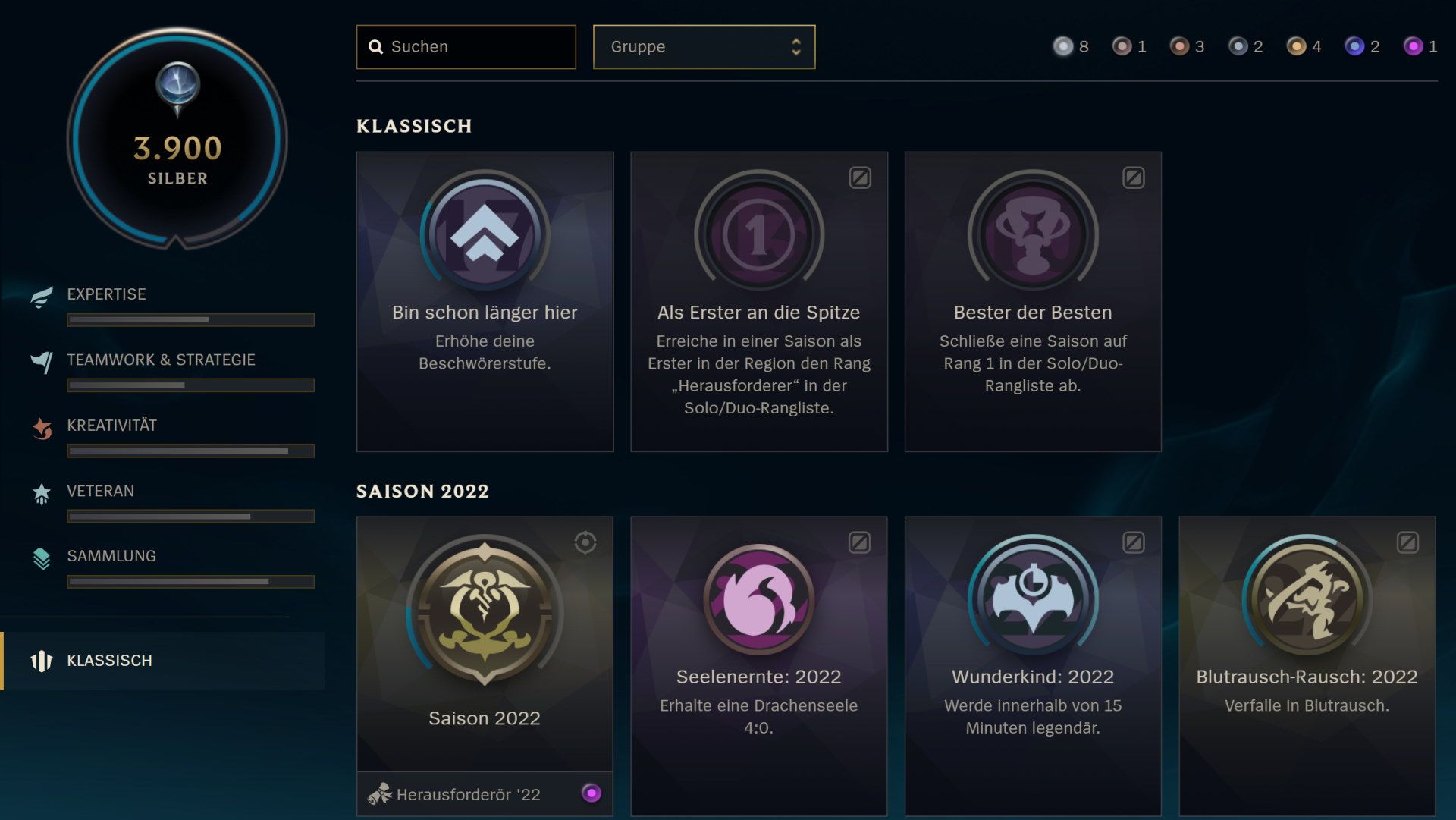Viewport: 1456px width, 820px height.
Task: Open the Gruppe dropdown
Action: (x=704, y=46)
